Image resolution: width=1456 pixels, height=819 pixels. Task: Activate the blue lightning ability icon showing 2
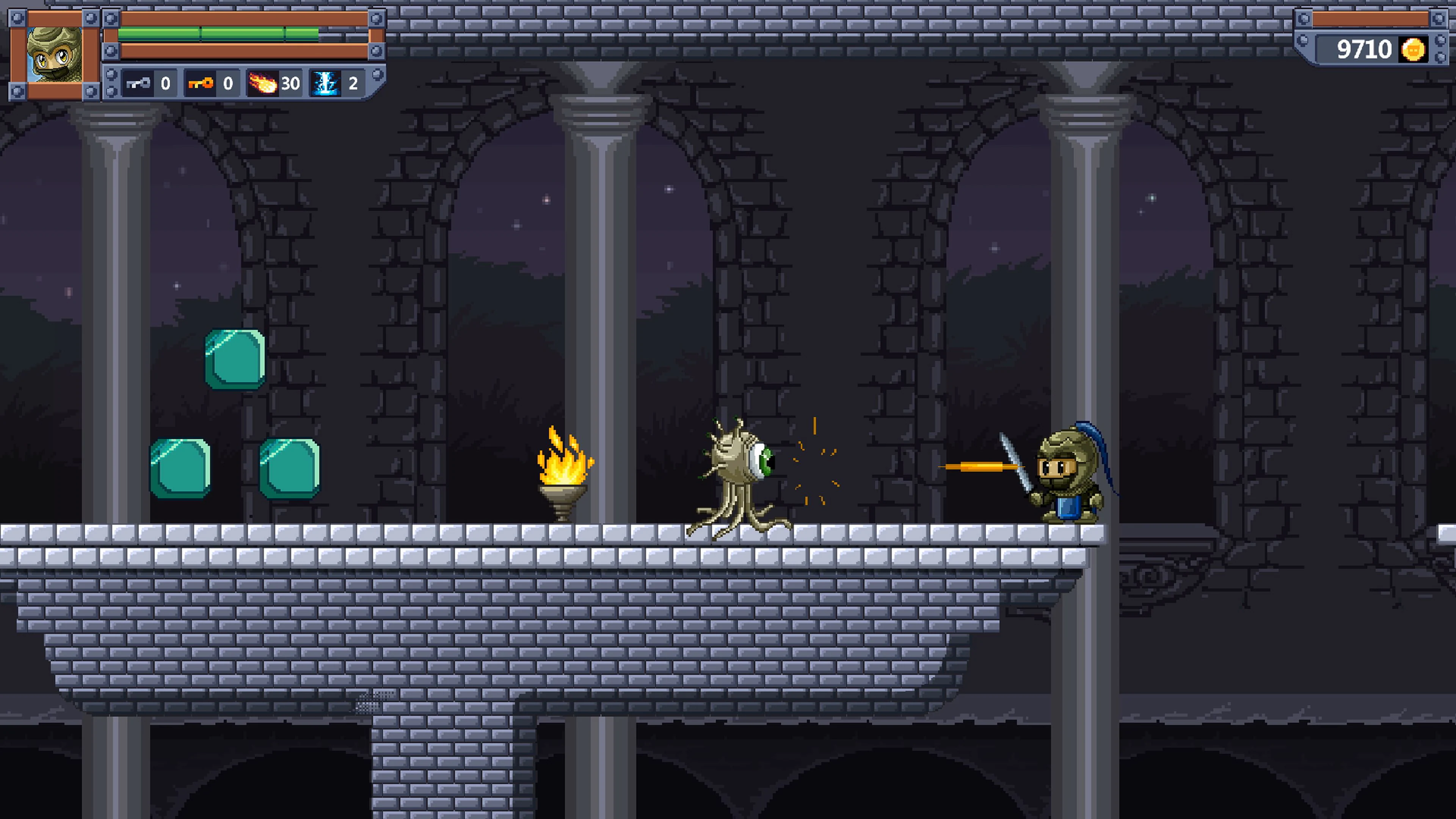click(x=326, y=84)
